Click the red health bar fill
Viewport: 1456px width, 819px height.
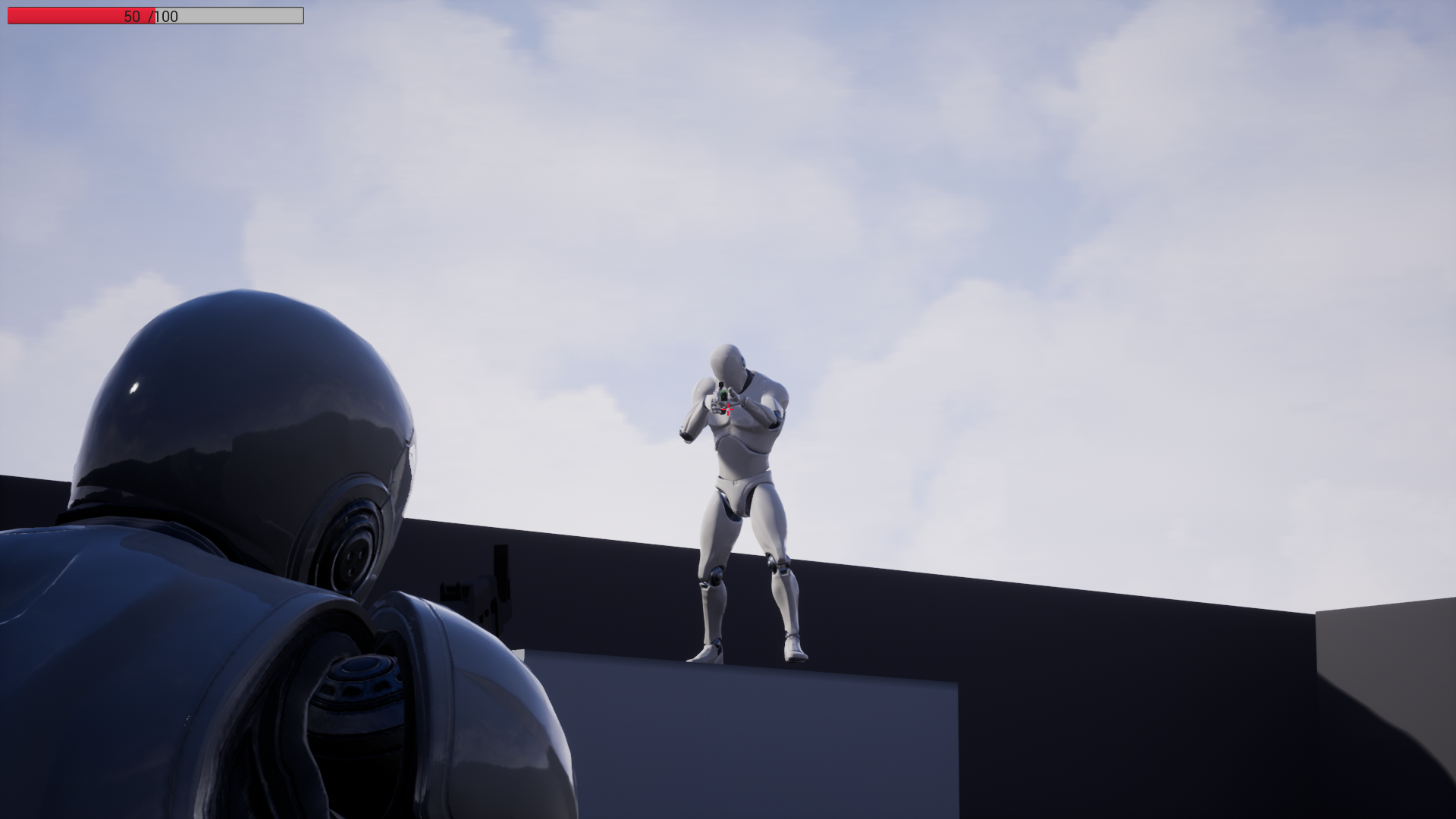coord(76,15)
